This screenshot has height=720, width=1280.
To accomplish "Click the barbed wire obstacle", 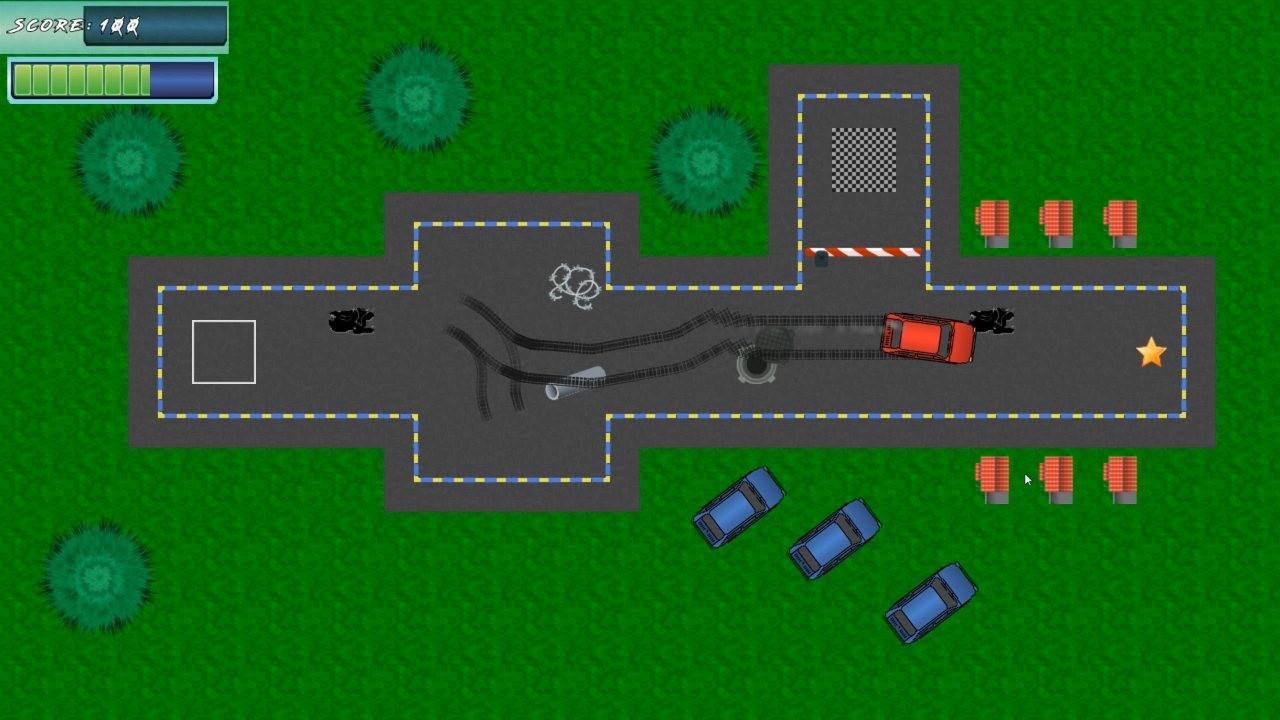I will click(x=574, y=283).
